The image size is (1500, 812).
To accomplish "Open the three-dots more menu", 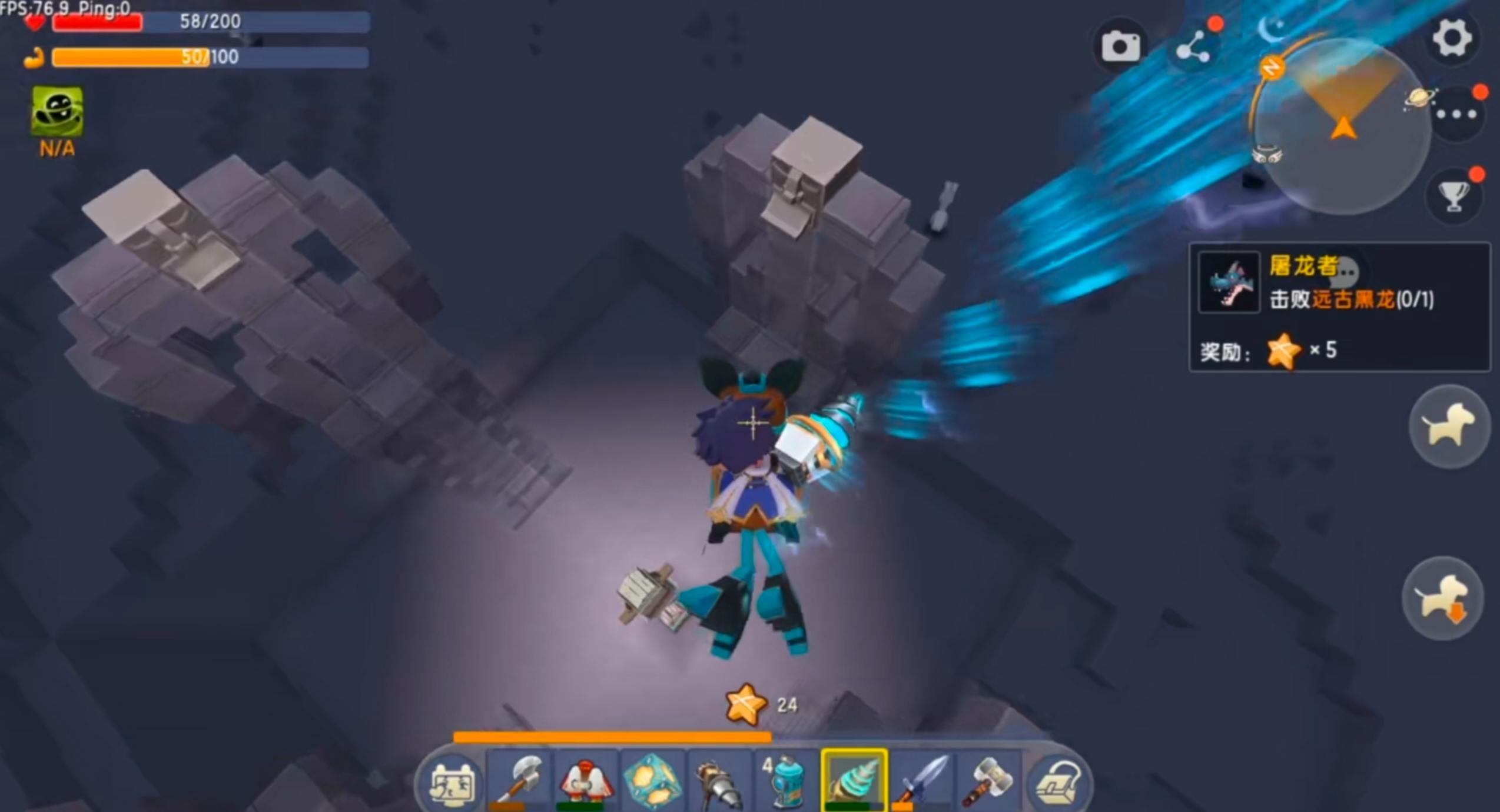I will click(x=1456, y=115).
